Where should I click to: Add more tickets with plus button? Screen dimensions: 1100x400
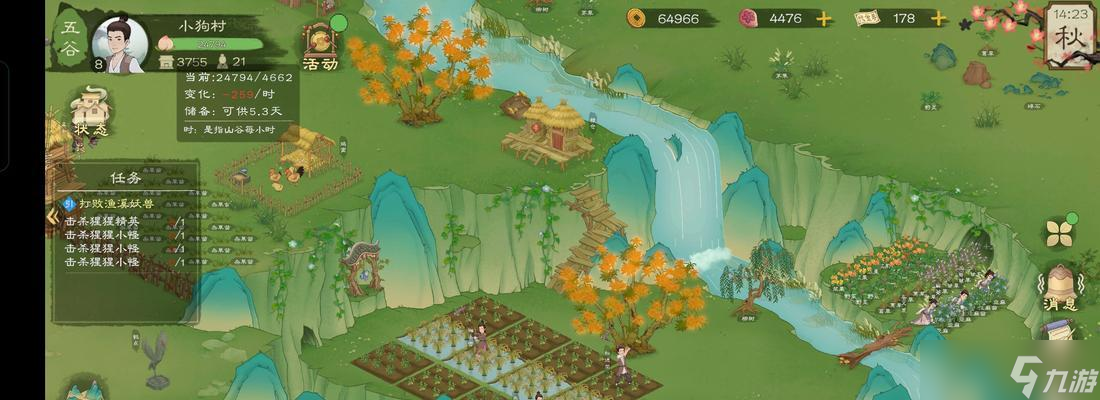pyautogui.click(x=939, y=18)
